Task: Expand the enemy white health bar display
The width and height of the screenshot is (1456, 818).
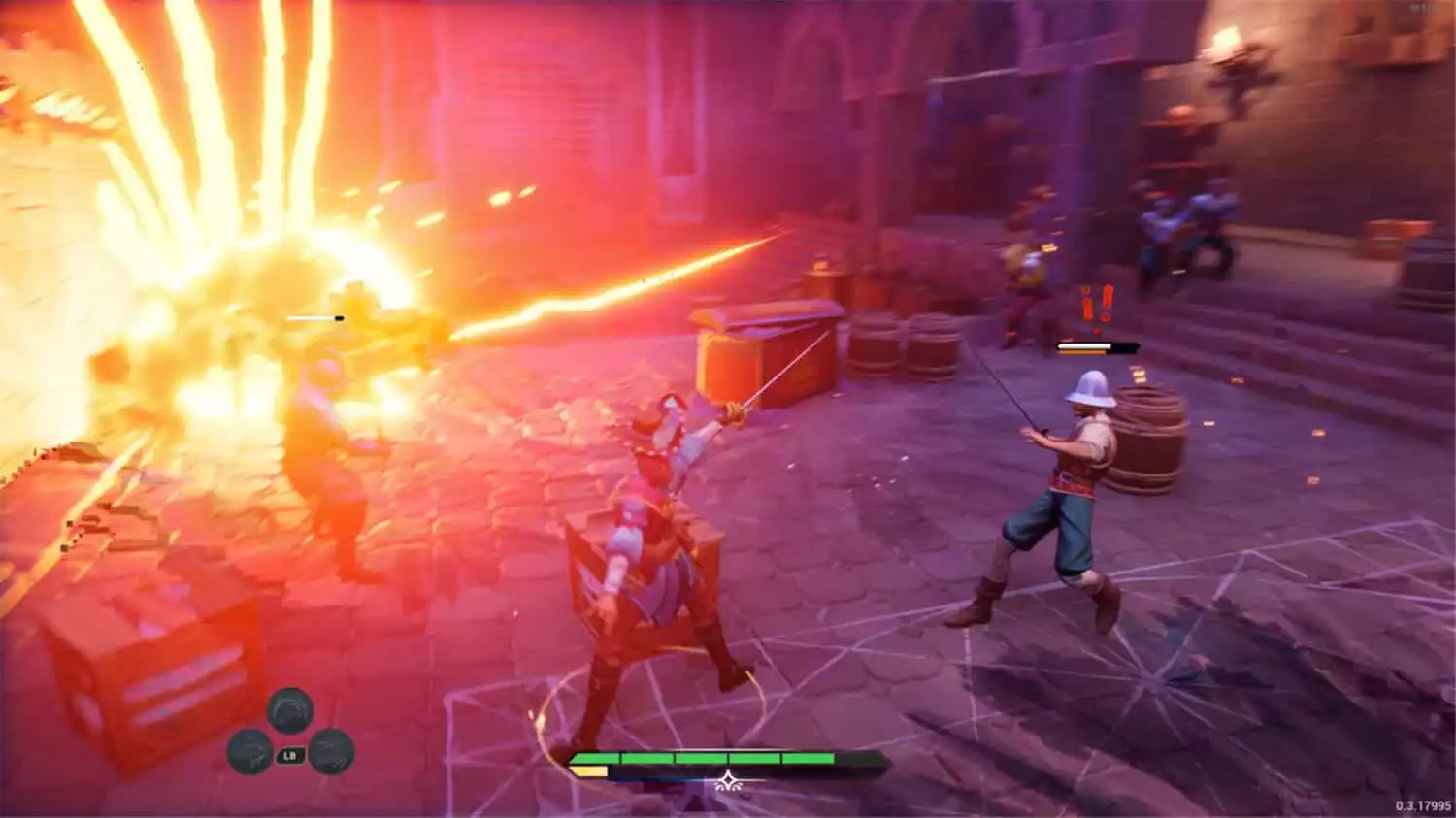Action: (1083, 345)
